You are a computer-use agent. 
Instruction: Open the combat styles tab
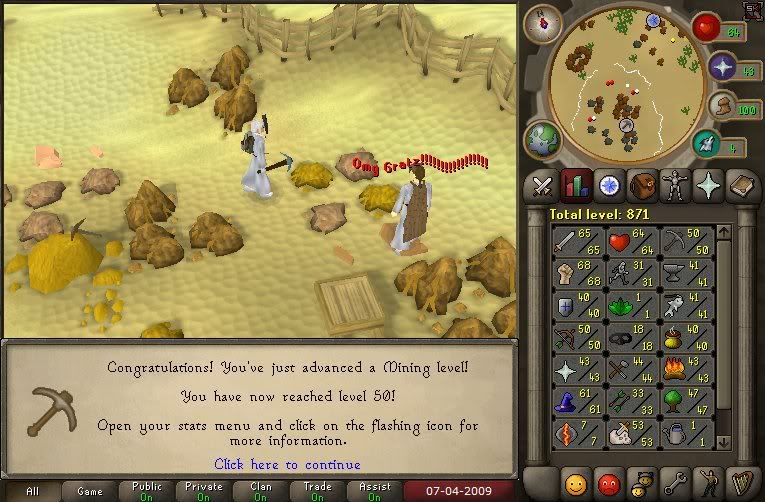pos(542,185)
